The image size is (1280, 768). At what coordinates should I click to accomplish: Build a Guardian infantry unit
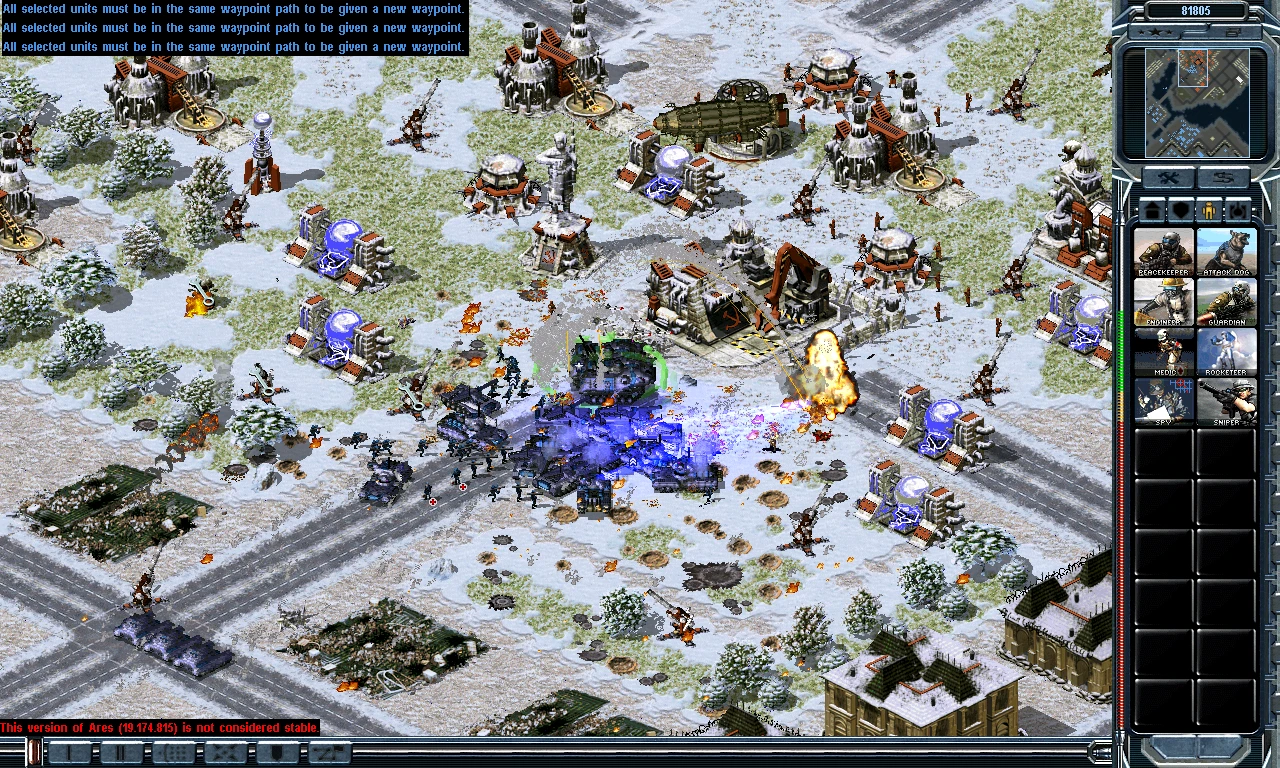pyautogui.click(x=1226, y=301)
